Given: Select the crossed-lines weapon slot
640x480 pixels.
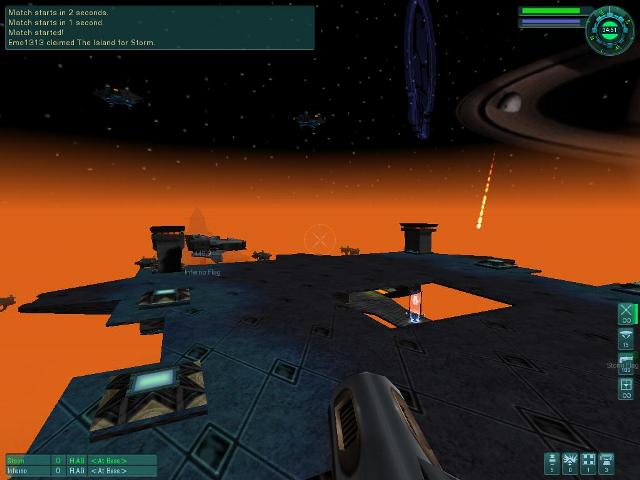Looking at the screenshot, I should (627, 314).
